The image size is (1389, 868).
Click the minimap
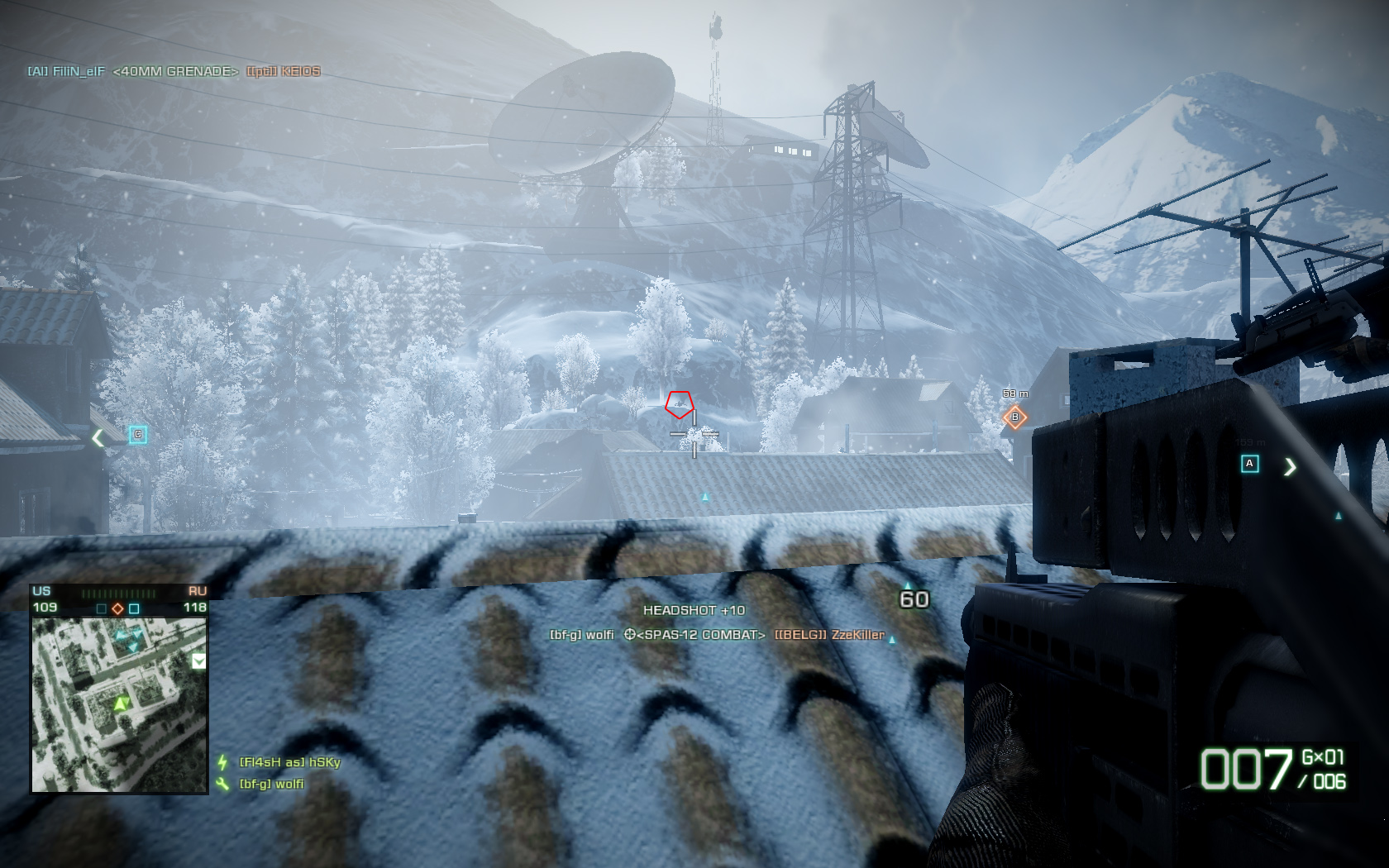click(x=119, y=705)
